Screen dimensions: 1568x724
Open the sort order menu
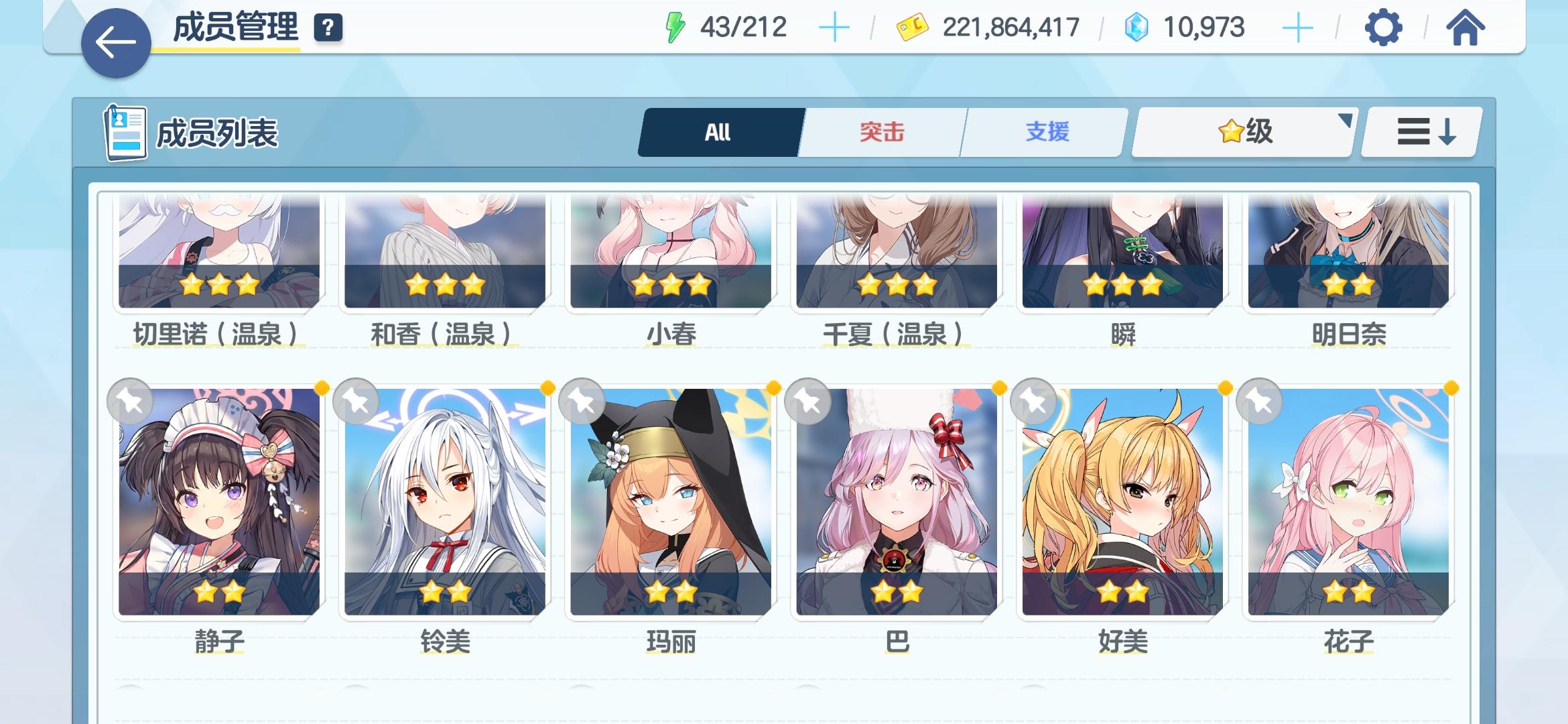(x=1419, y=132)
